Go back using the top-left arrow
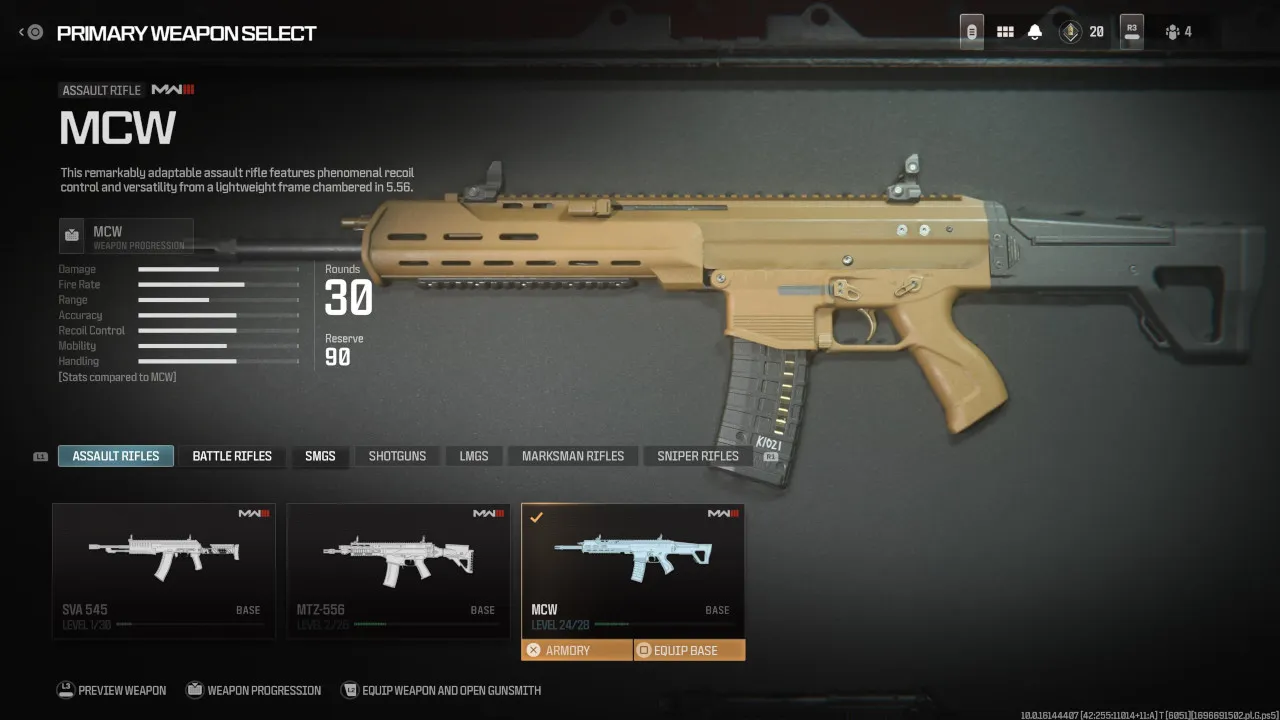The height and width of the screenshot is (720, 1280). click(x=30, y=33)
